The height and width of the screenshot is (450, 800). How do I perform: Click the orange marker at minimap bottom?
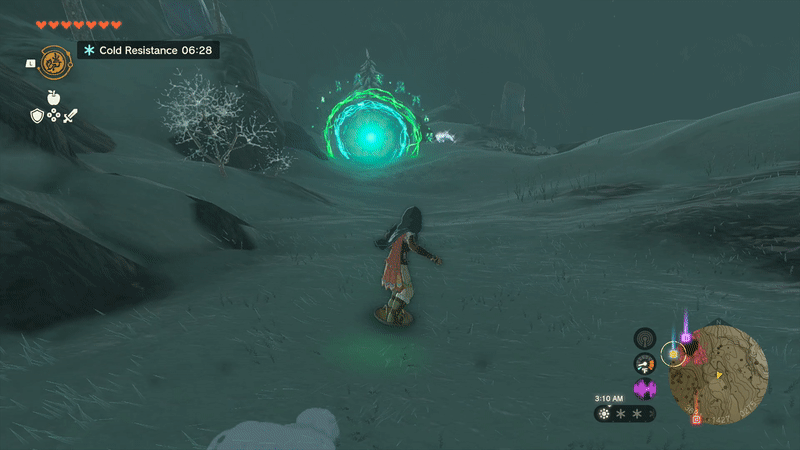696,419
